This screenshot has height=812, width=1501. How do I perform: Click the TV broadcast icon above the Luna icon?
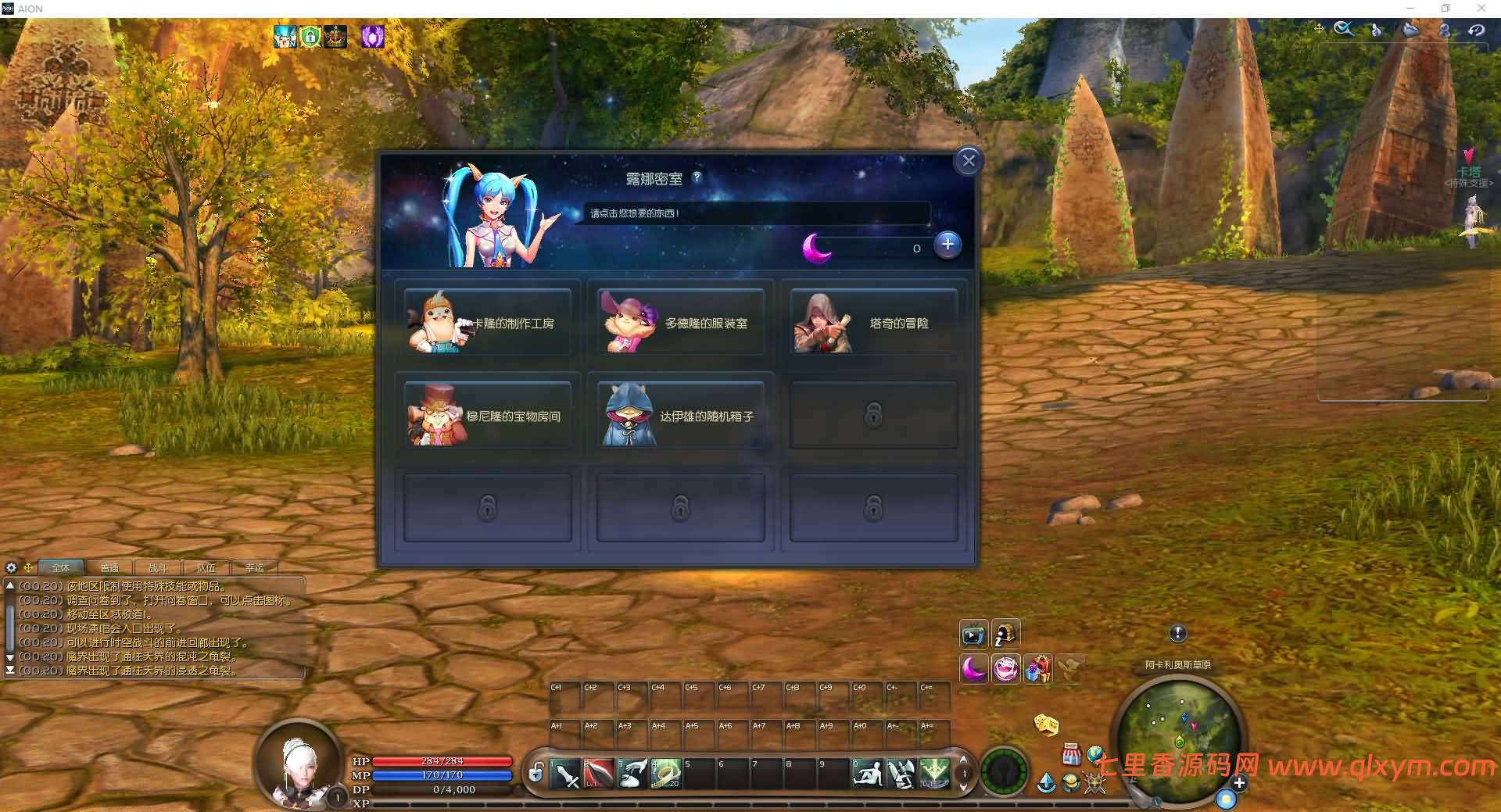pos(974,635)
